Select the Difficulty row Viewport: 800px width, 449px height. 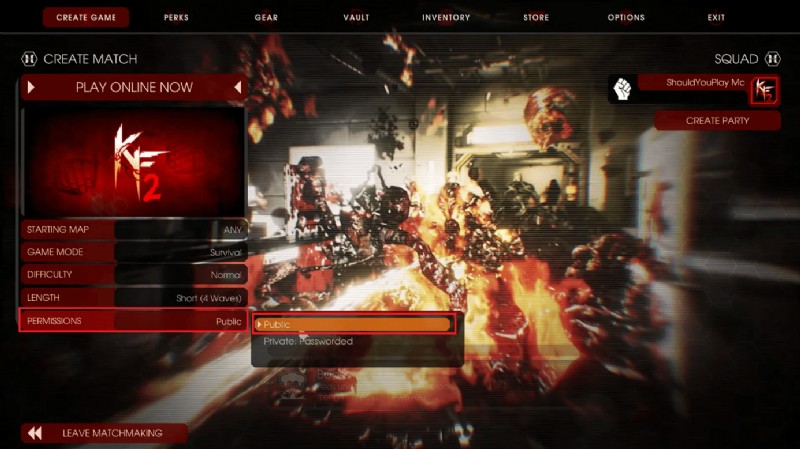click(134, 275)
